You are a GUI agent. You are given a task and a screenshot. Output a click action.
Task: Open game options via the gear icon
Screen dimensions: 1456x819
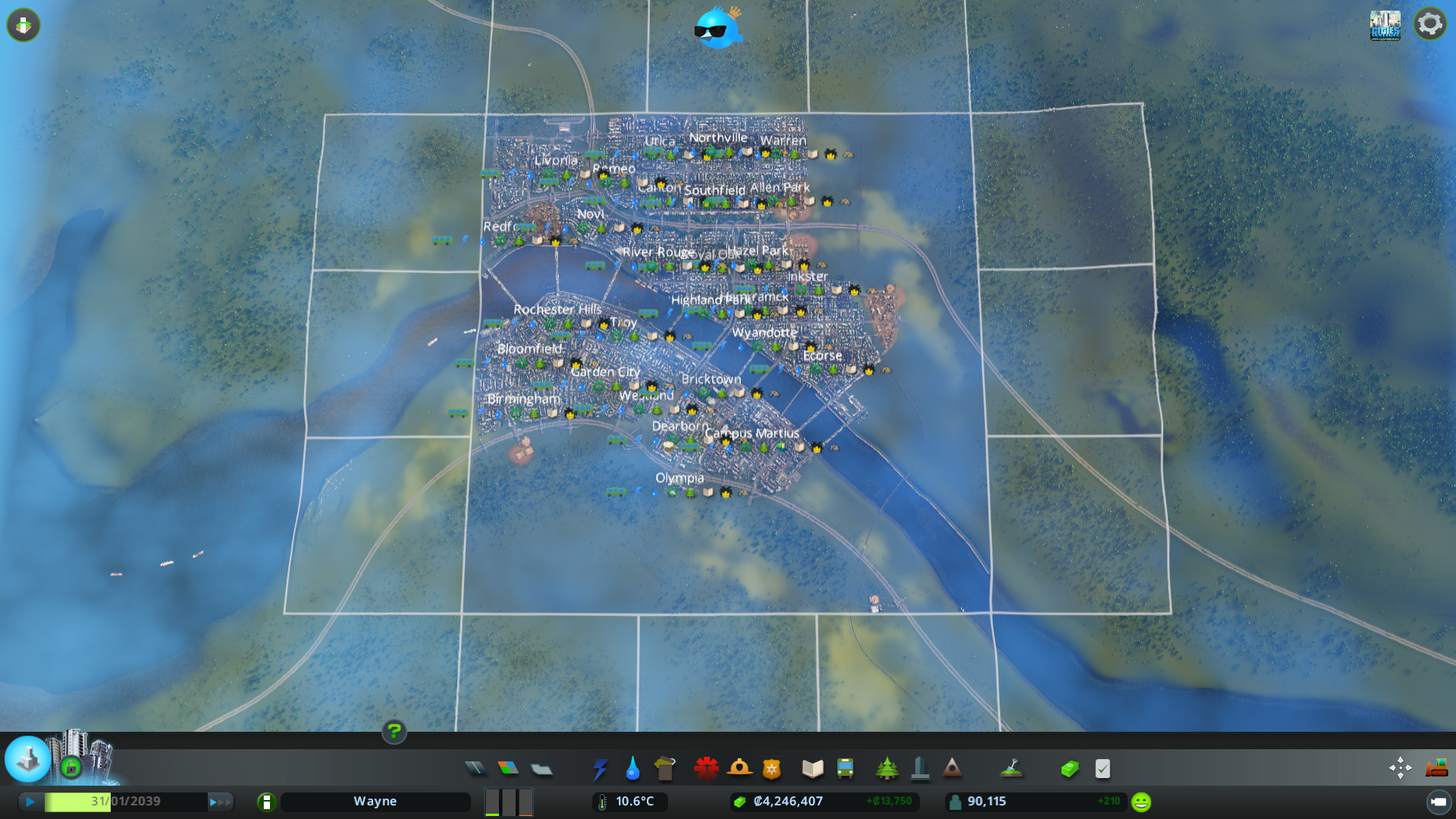1430,24
